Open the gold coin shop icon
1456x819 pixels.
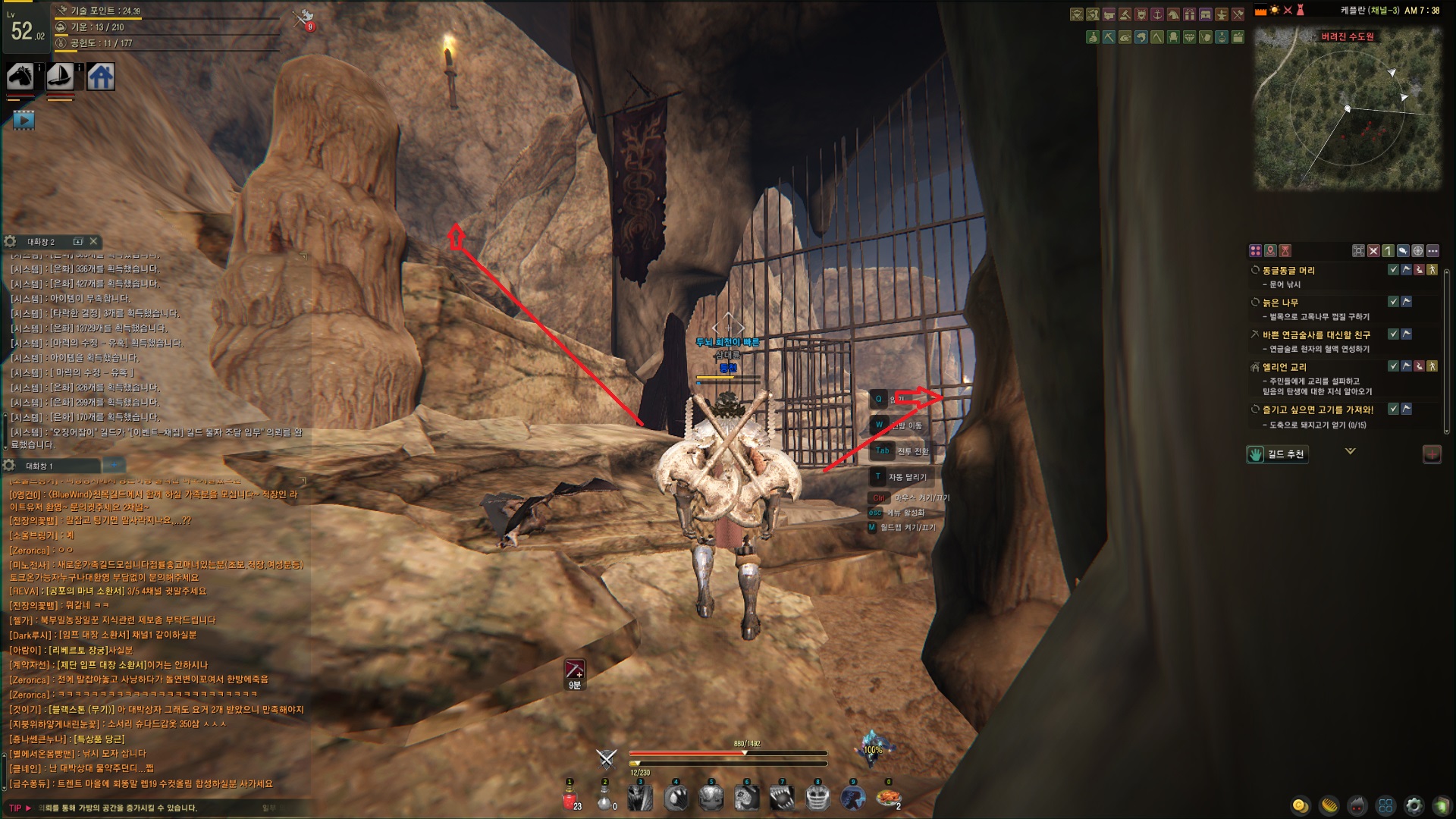click(1300, 805)
